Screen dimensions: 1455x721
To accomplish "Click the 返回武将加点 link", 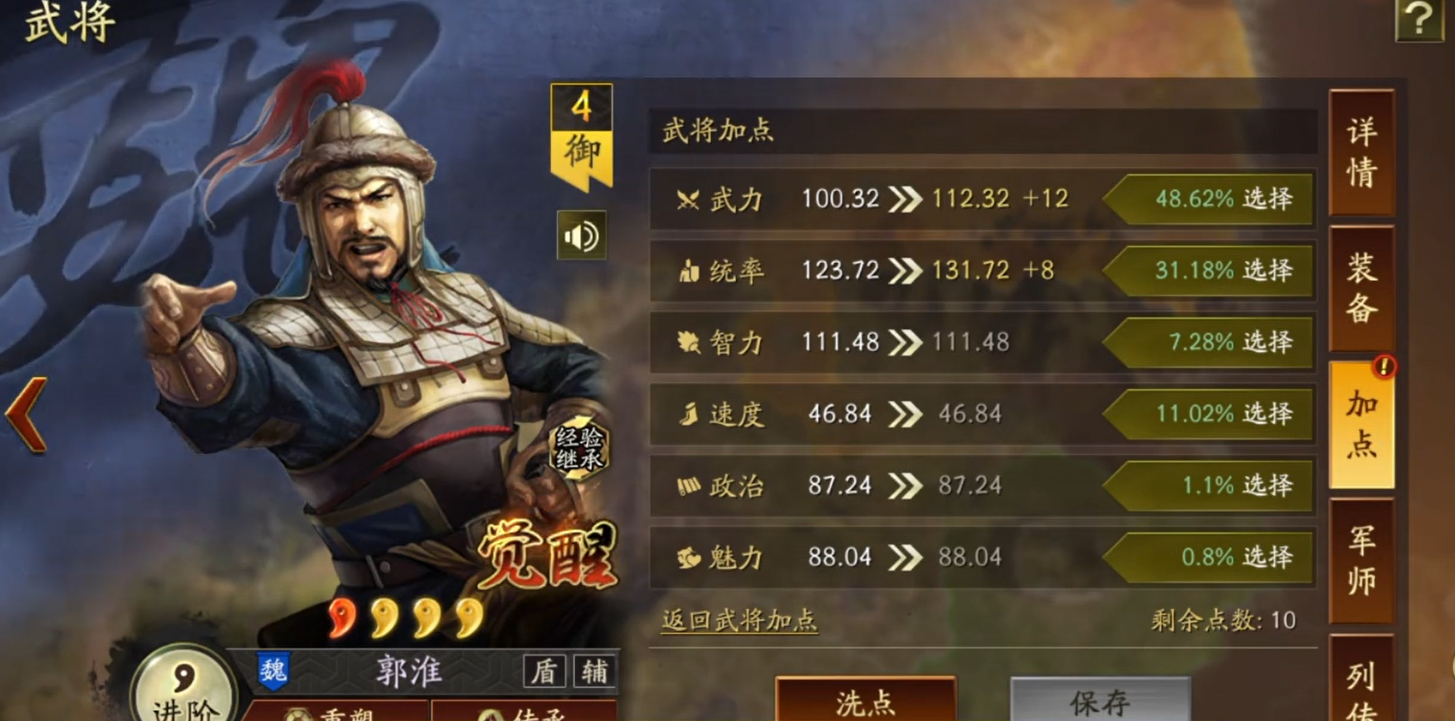I will (x=741, y=620).
